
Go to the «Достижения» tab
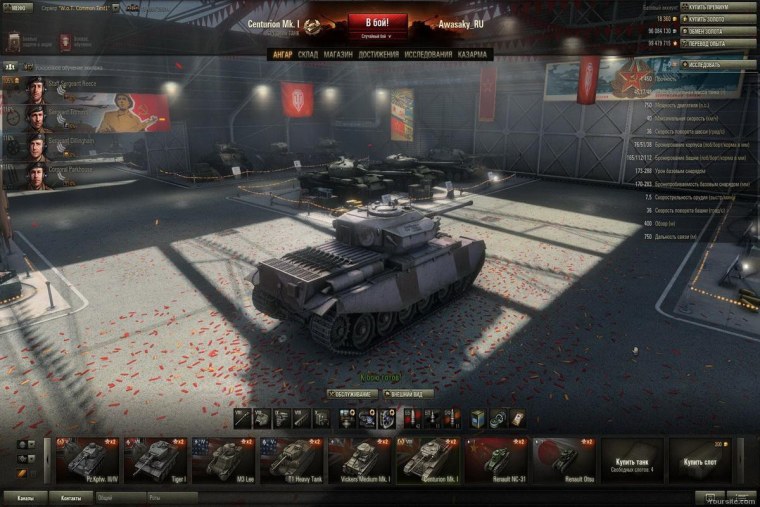[378, 54]
